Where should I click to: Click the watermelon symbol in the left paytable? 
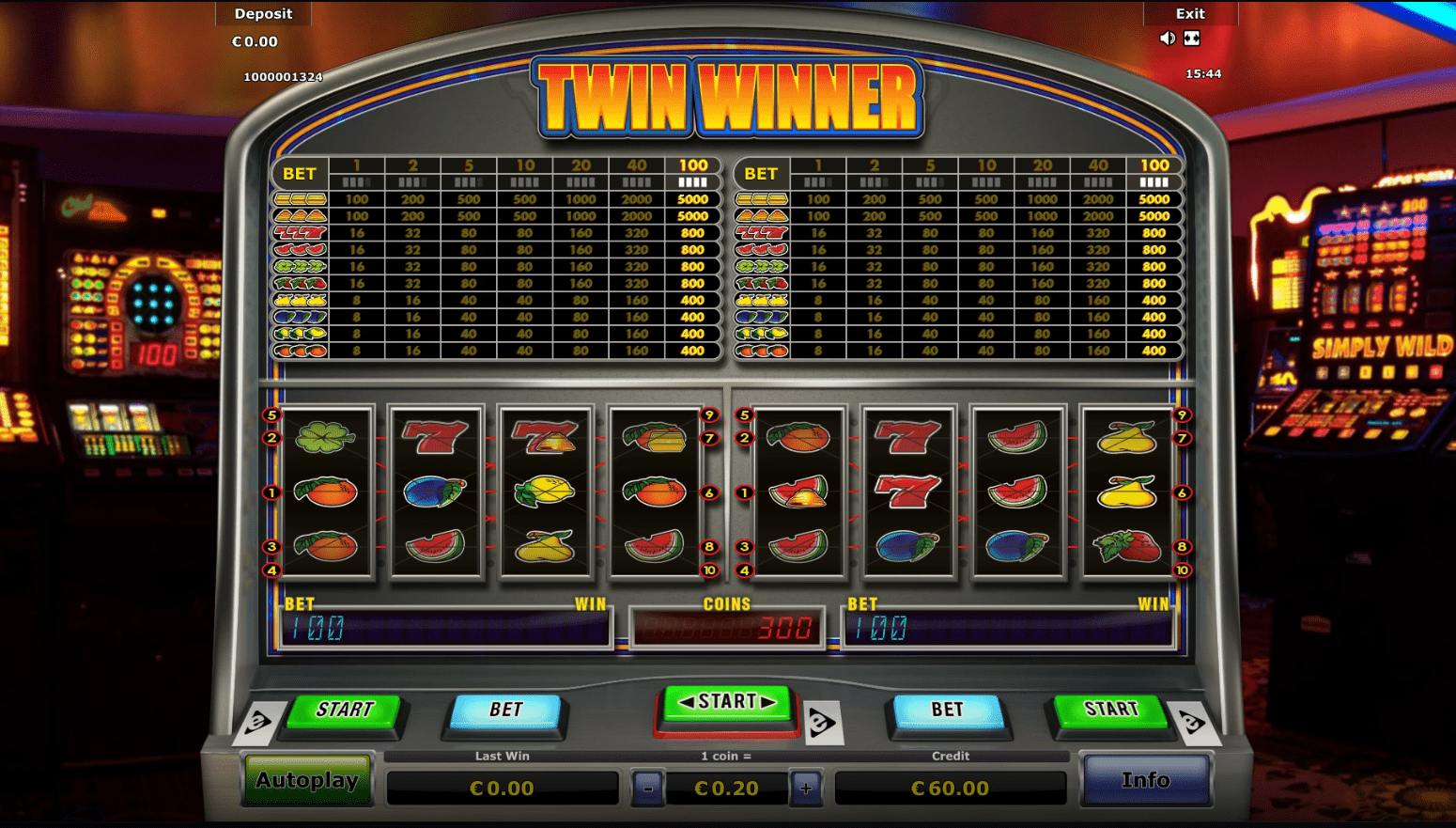(300, 249)
